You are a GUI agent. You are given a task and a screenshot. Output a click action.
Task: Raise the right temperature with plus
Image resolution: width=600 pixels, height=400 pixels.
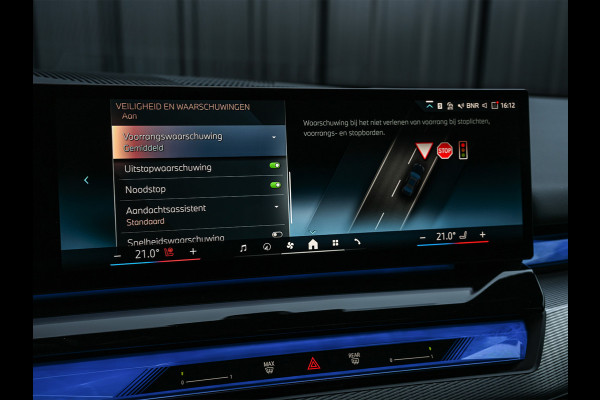point(483,234)
